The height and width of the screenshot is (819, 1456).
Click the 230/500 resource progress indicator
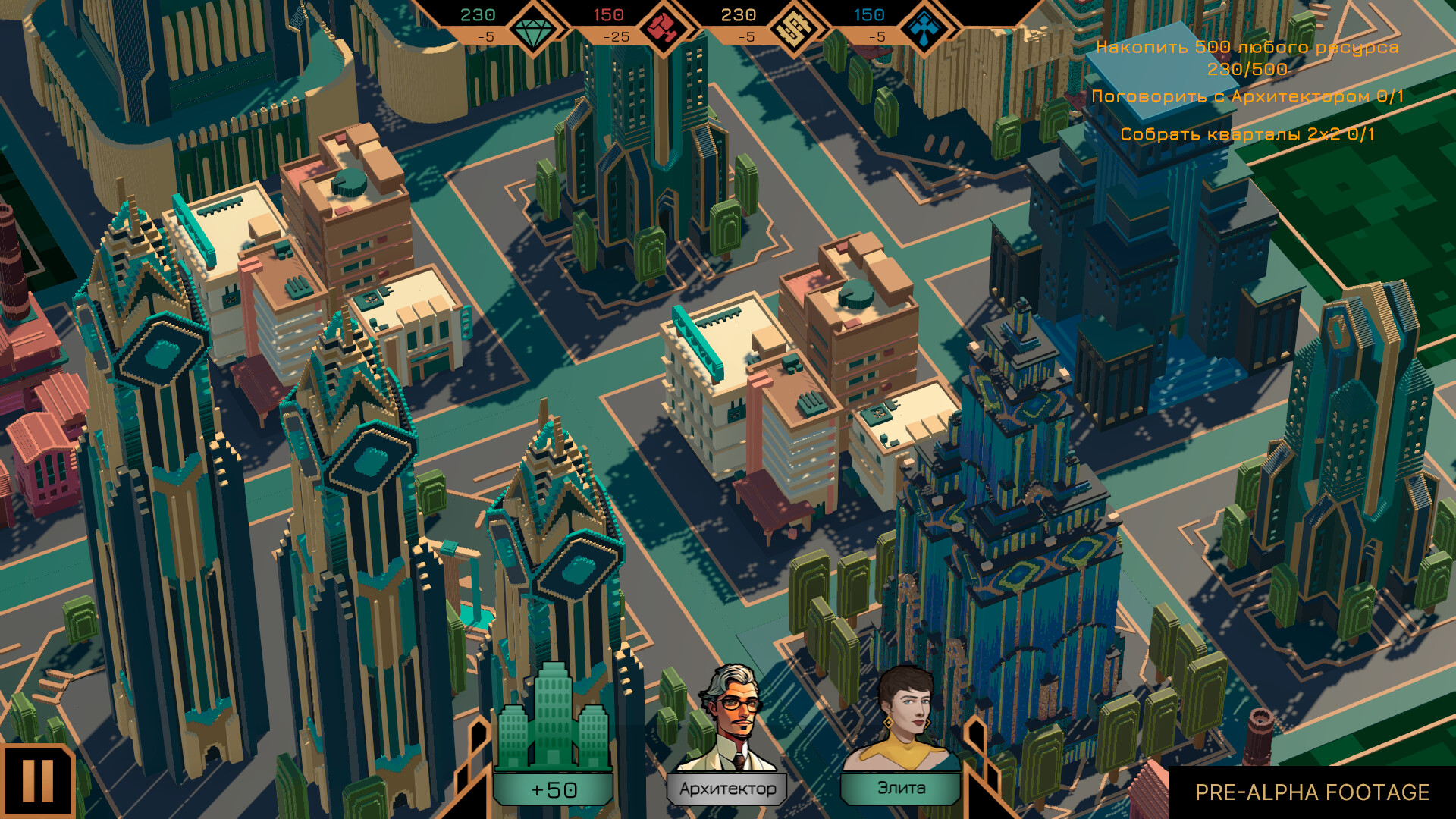click(1246, 68)
